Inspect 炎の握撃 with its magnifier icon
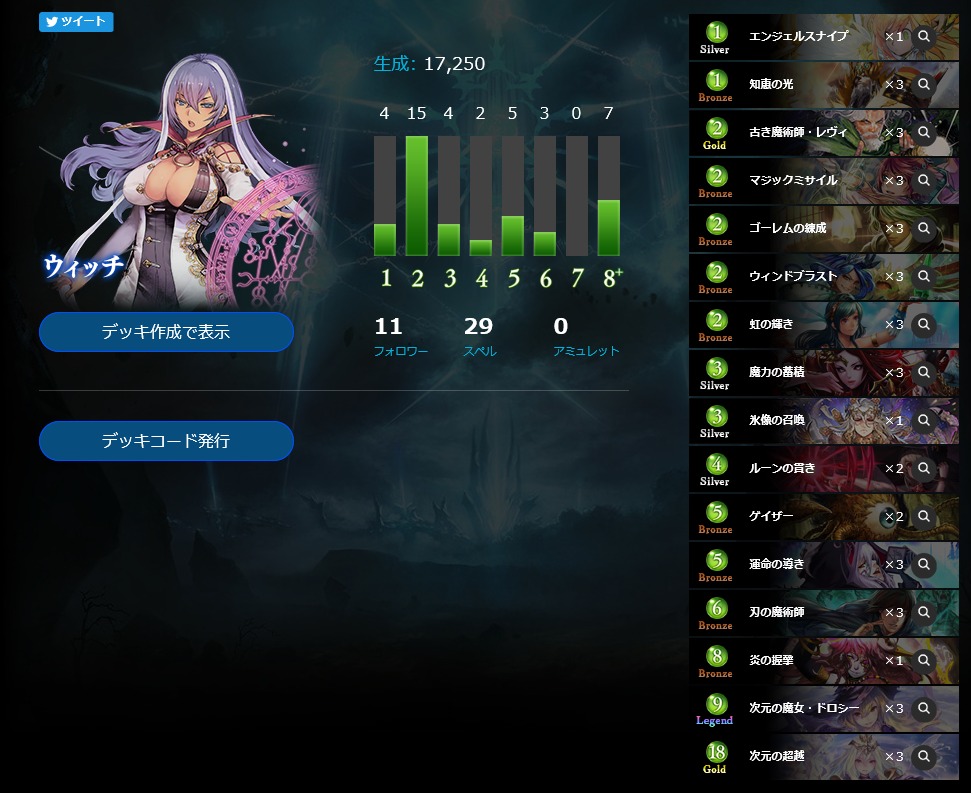The width and height of the screenshot is (971, 793). pyautogui.click(x=924, y=661)
